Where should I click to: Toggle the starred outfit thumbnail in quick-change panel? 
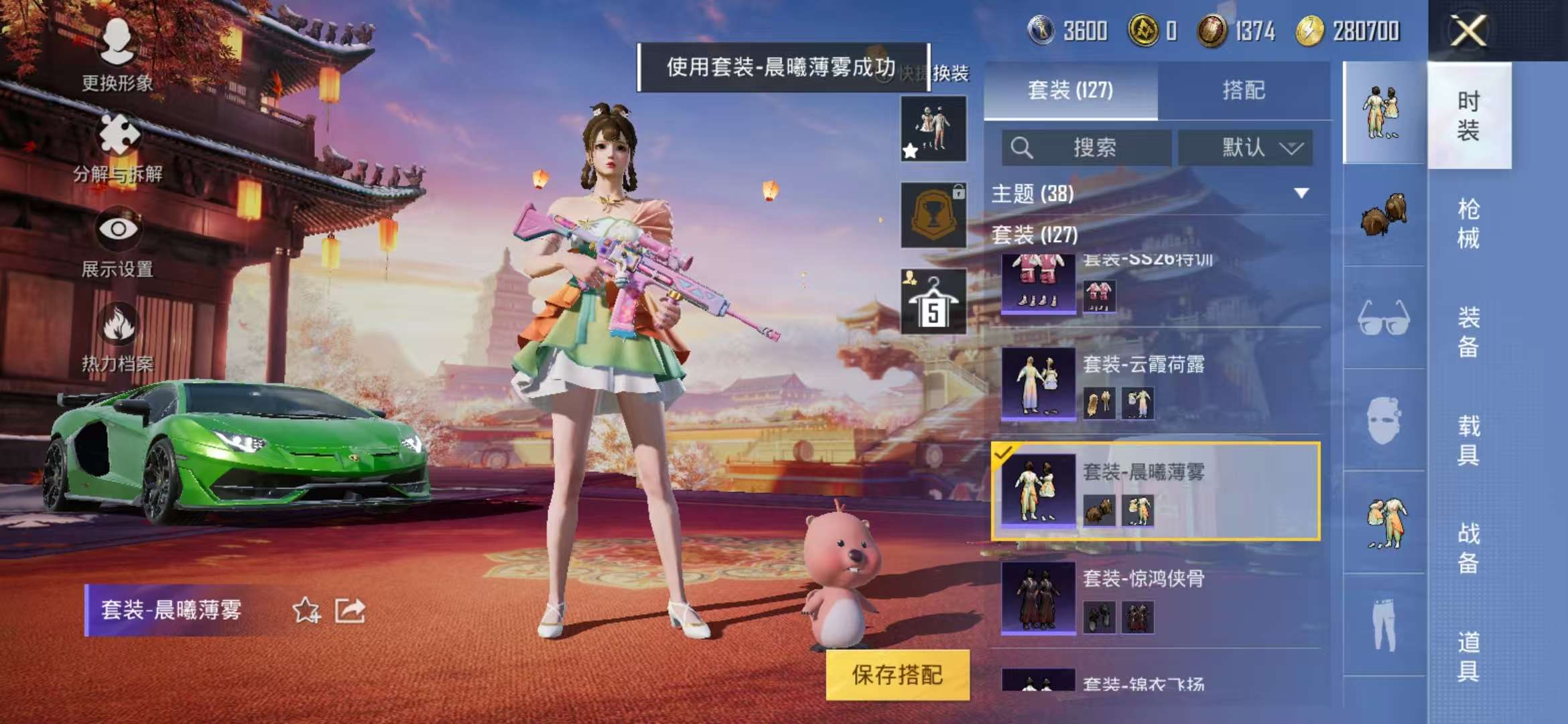point(933,127)
